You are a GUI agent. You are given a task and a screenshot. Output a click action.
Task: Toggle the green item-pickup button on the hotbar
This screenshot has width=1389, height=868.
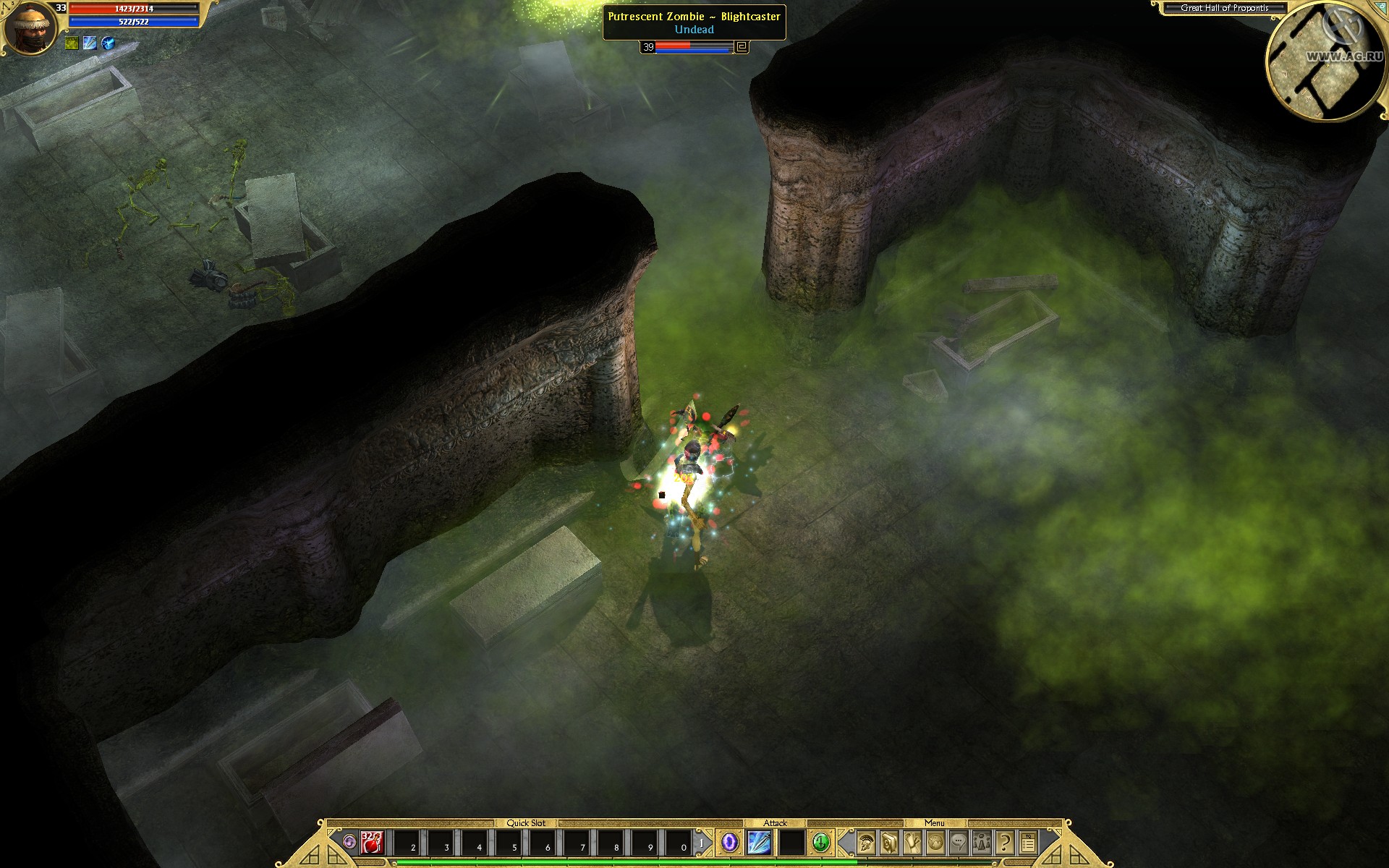(820, 843)
